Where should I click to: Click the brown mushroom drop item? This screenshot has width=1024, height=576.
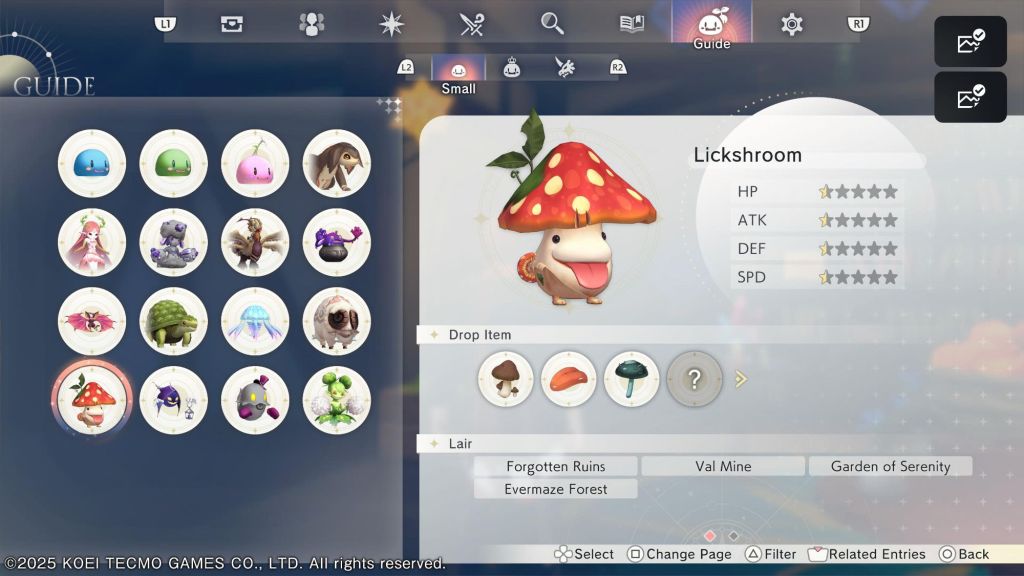(506, 379)
